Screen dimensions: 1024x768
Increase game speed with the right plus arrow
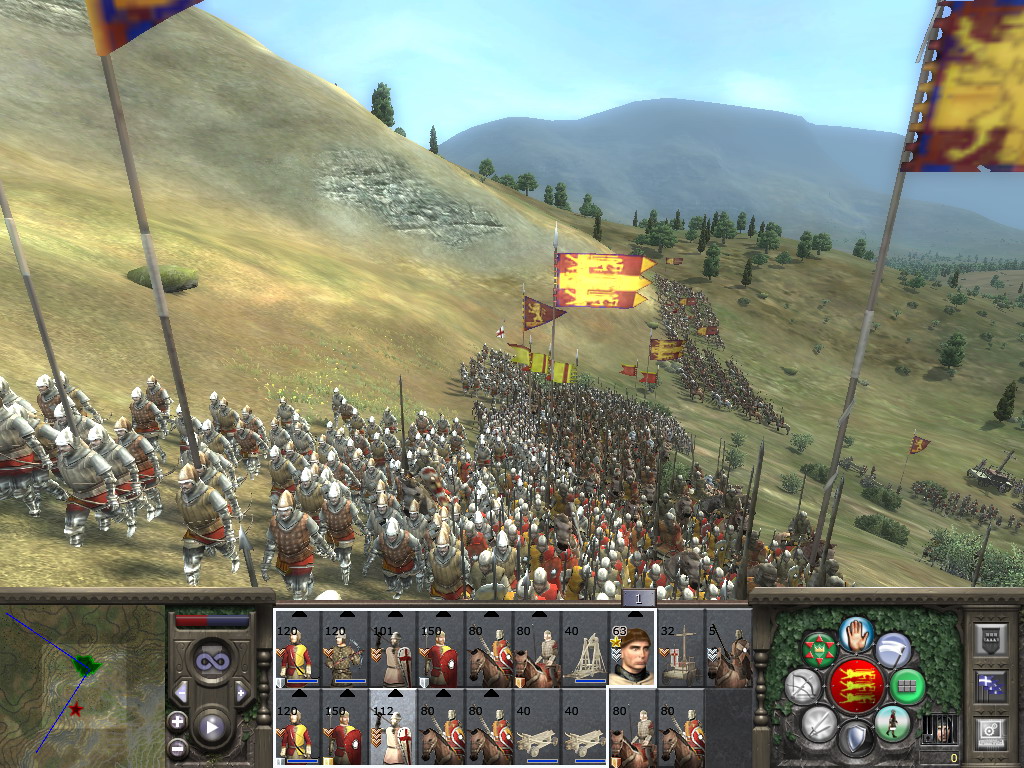[x=241, y=692]
